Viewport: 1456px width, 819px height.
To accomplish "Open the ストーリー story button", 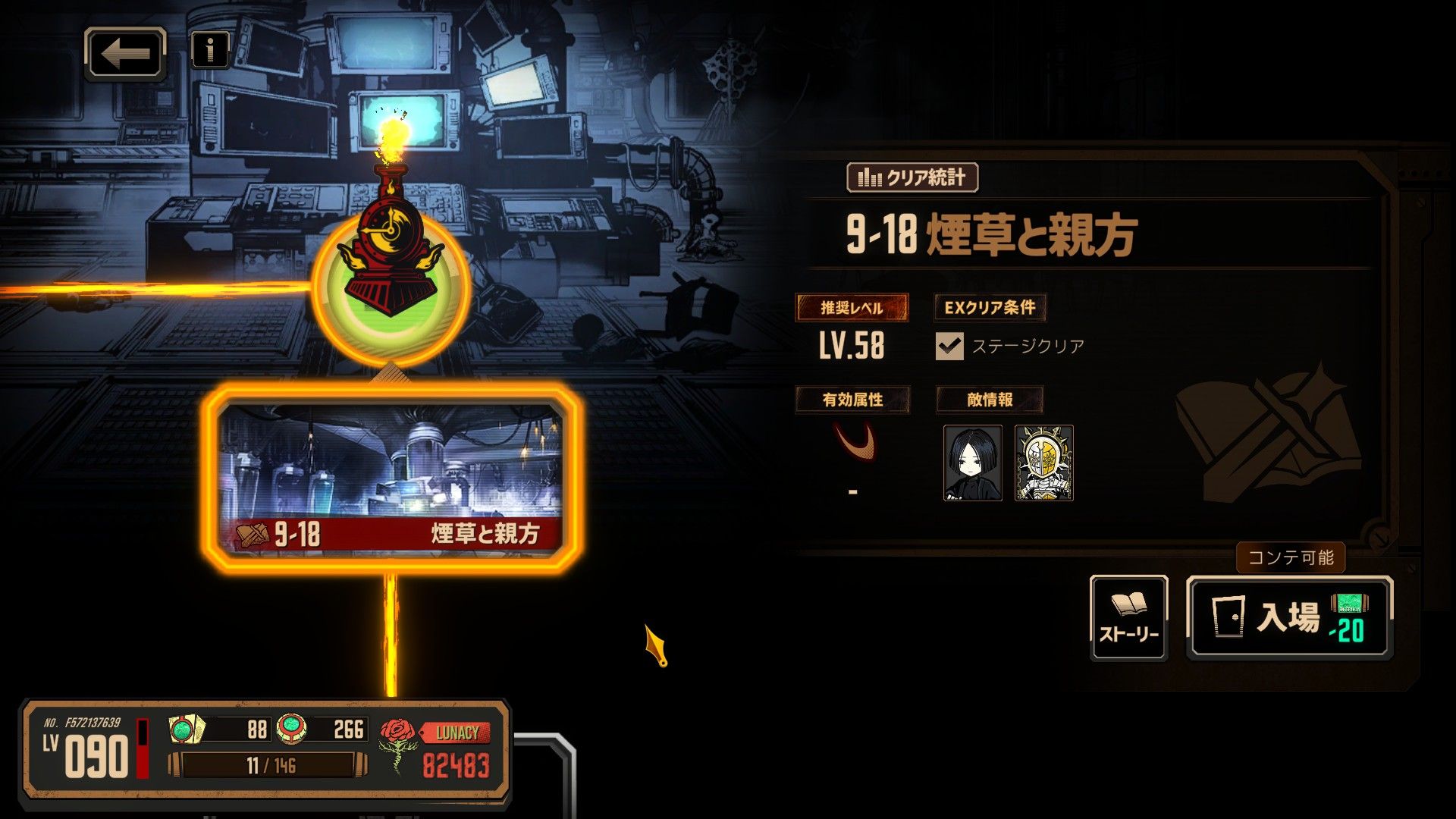I will pos(1128,617).
